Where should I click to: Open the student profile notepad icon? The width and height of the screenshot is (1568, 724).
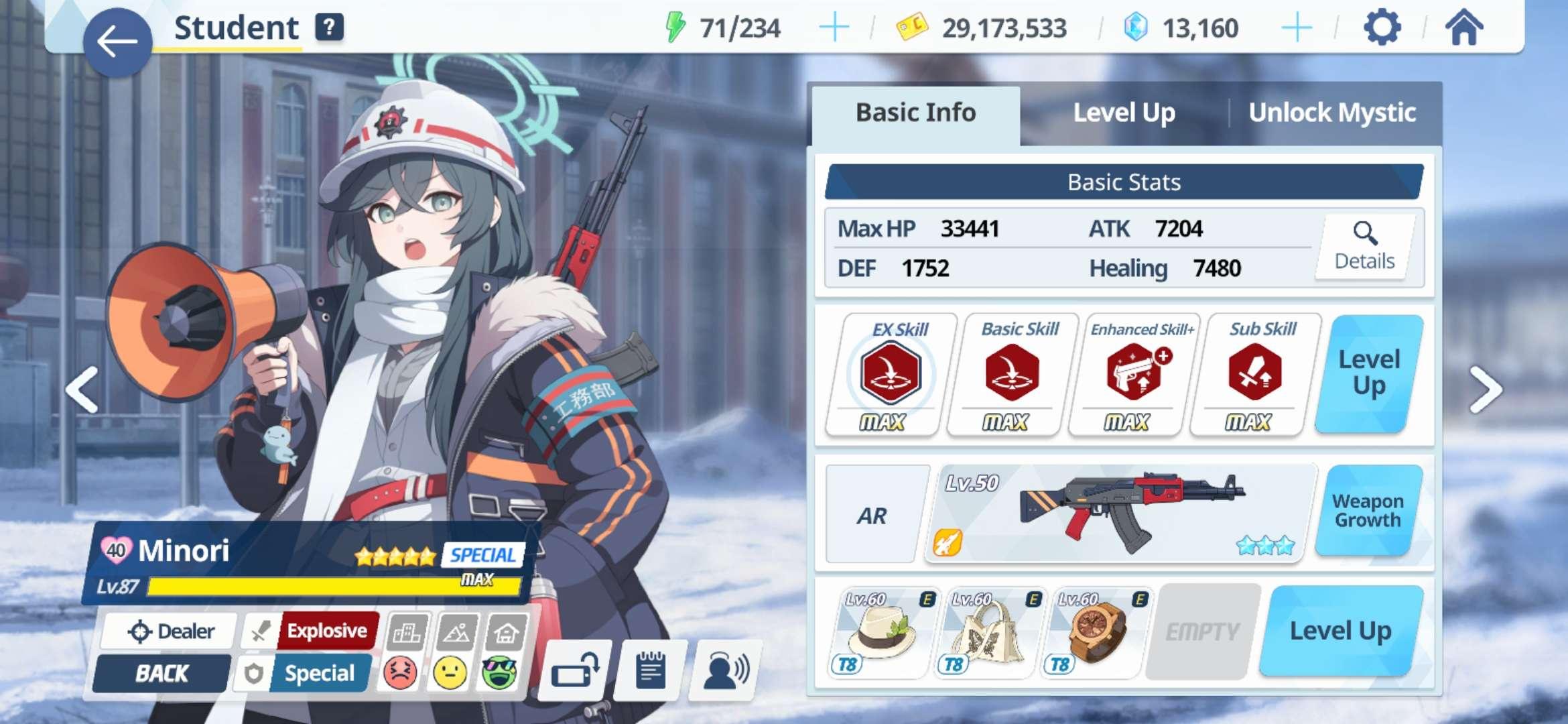click(x=651, y=670)
